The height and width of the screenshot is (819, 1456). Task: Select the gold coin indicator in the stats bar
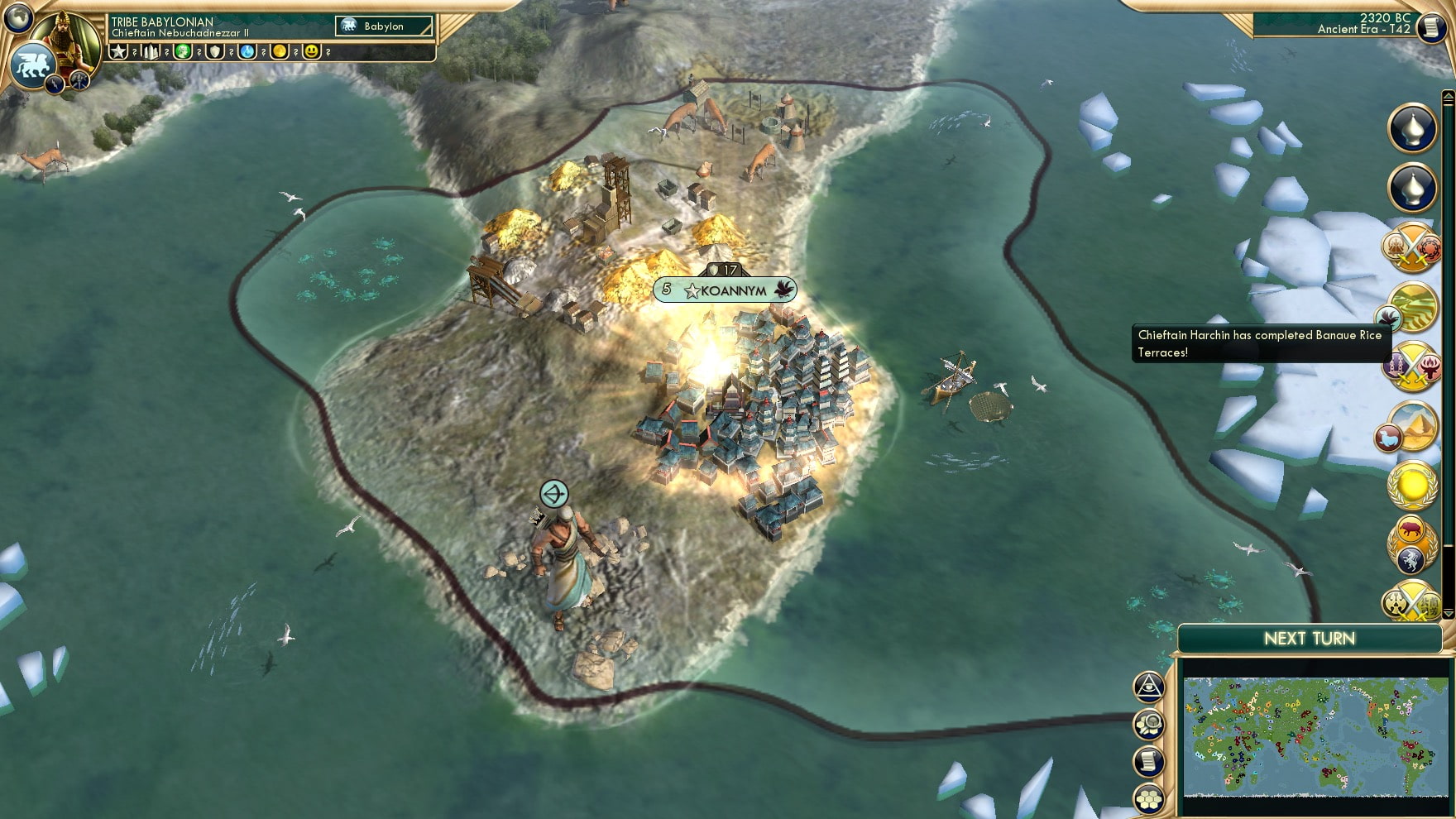click(279, 51)
